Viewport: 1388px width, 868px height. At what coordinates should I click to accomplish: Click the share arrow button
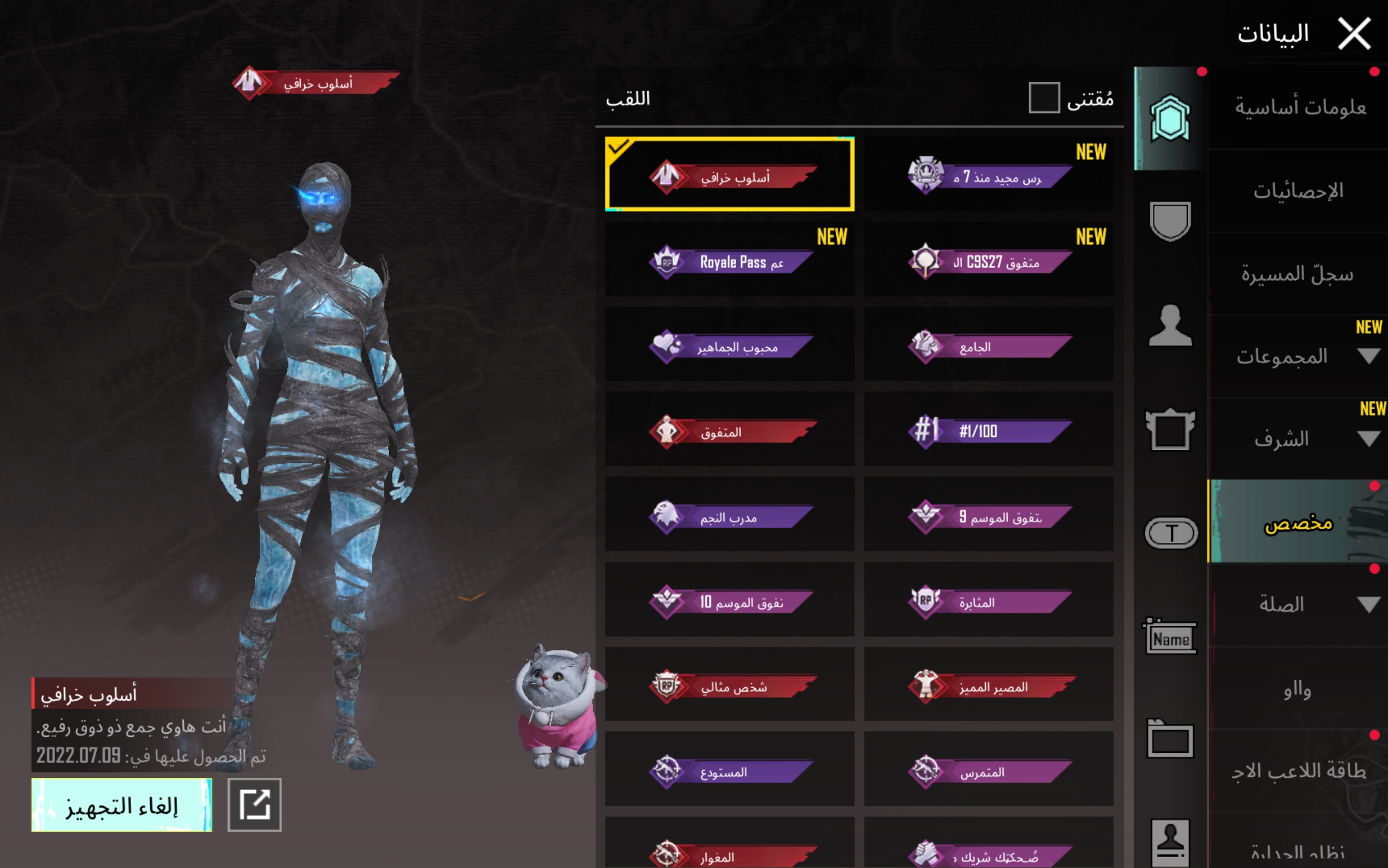tap(254, 805)
